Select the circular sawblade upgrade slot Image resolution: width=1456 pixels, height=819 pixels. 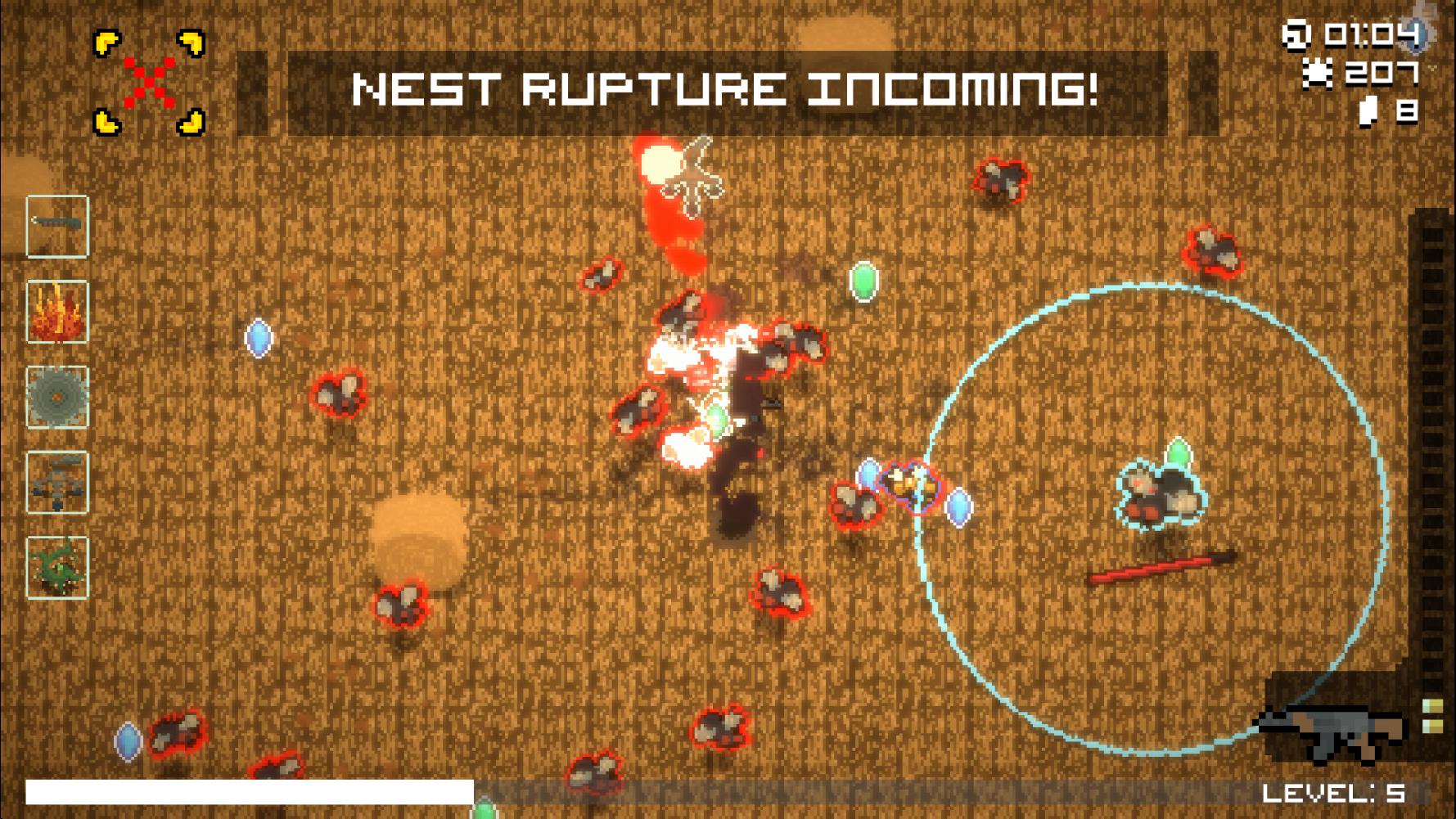[x=57, y=398]
